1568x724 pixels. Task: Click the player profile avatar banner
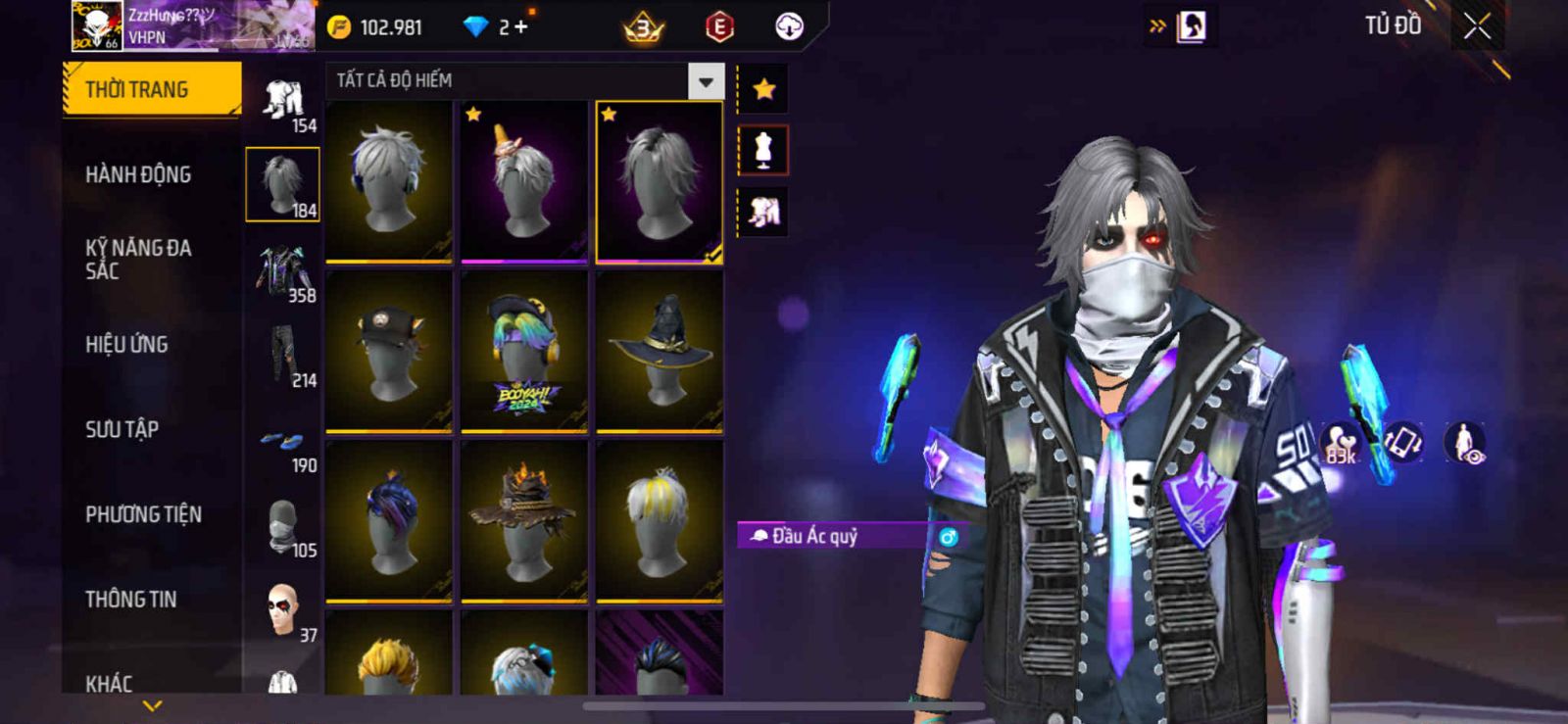click(192, 25)
